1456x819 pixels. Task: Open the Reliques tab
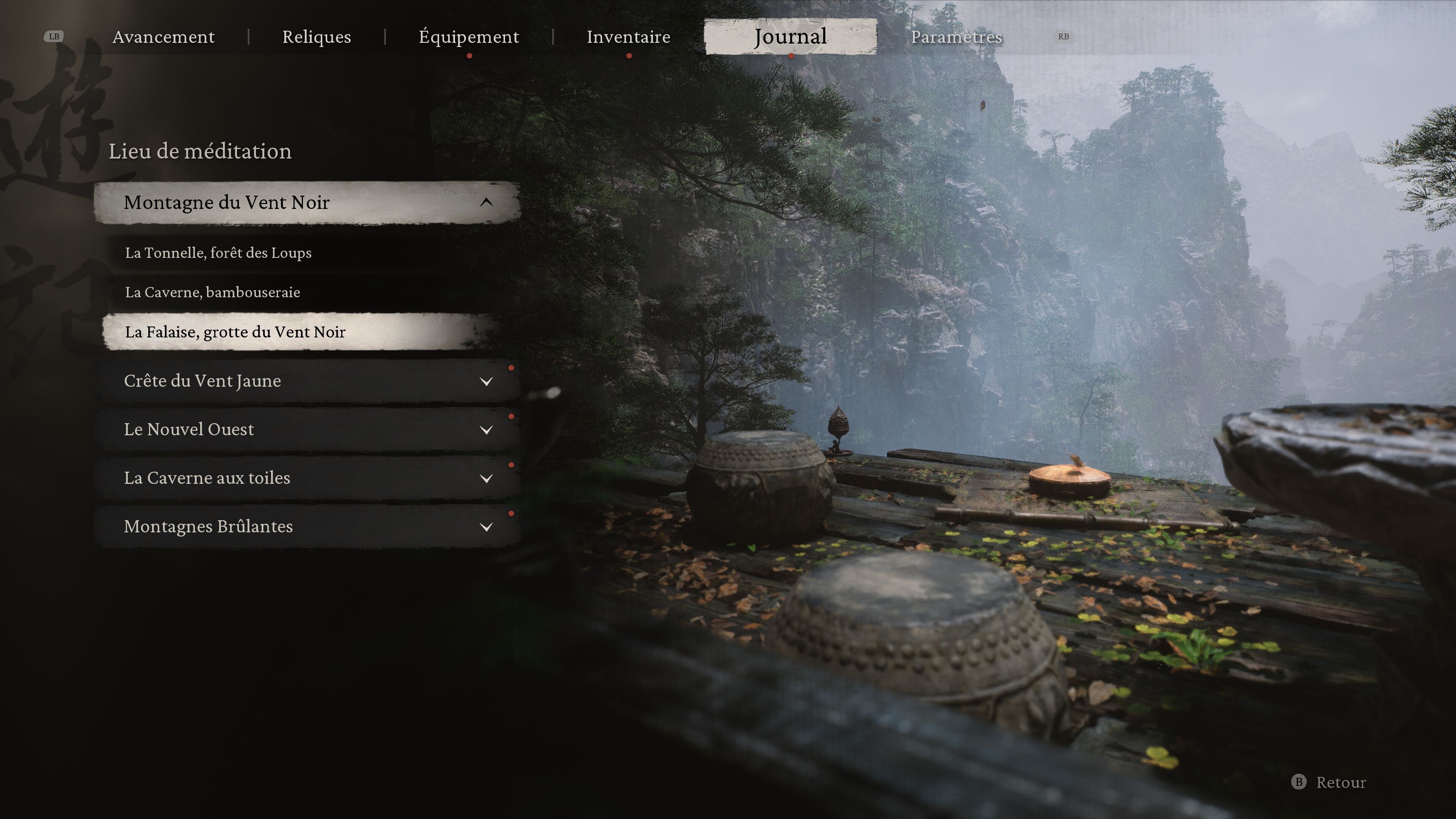point(317,37)
